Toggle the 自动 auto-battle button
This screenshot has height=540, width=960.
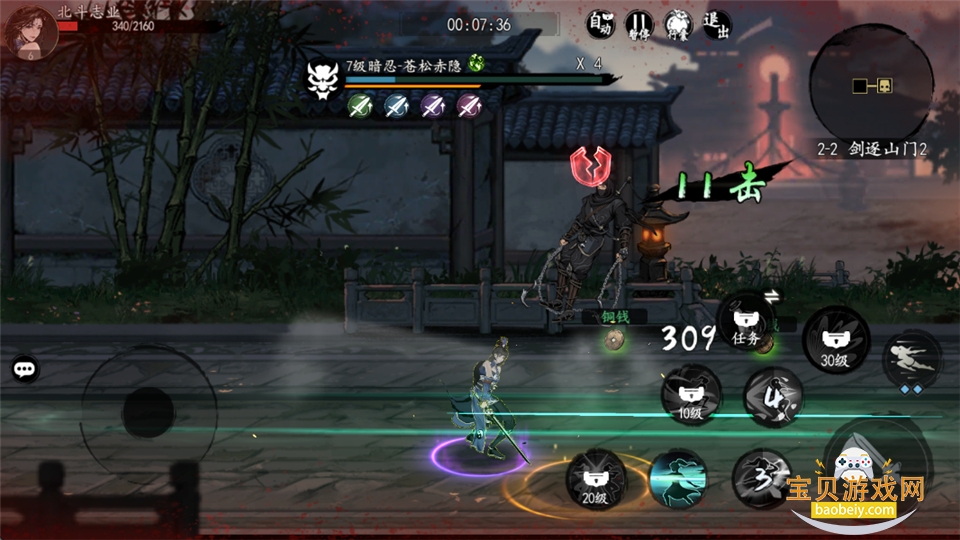tap(599, 24)
